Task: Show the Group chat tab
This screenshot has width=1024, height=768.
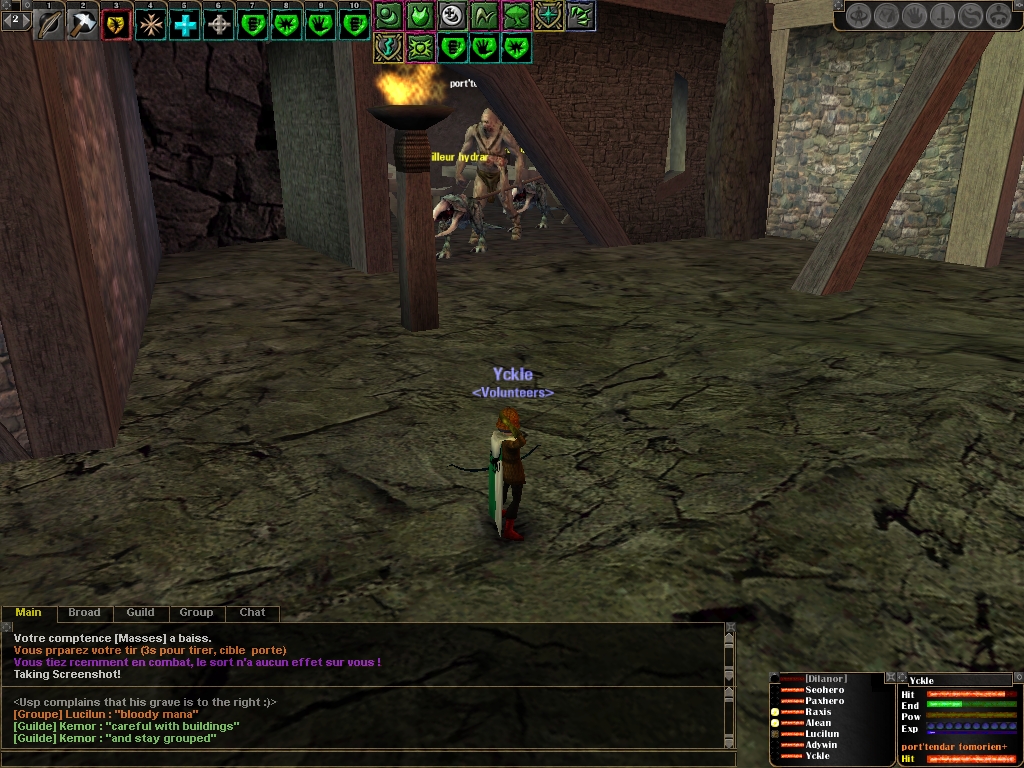Action: (196, 613)
